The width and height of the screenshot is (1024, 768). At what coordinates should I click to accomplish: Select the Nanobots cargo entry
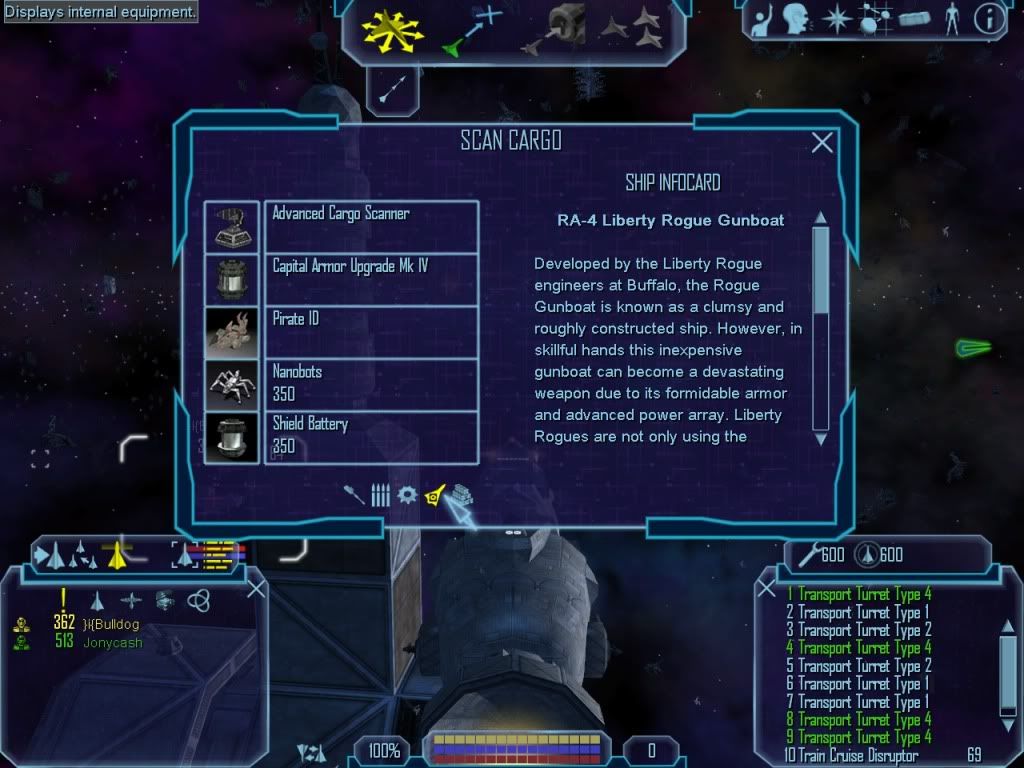coord(370,384)
